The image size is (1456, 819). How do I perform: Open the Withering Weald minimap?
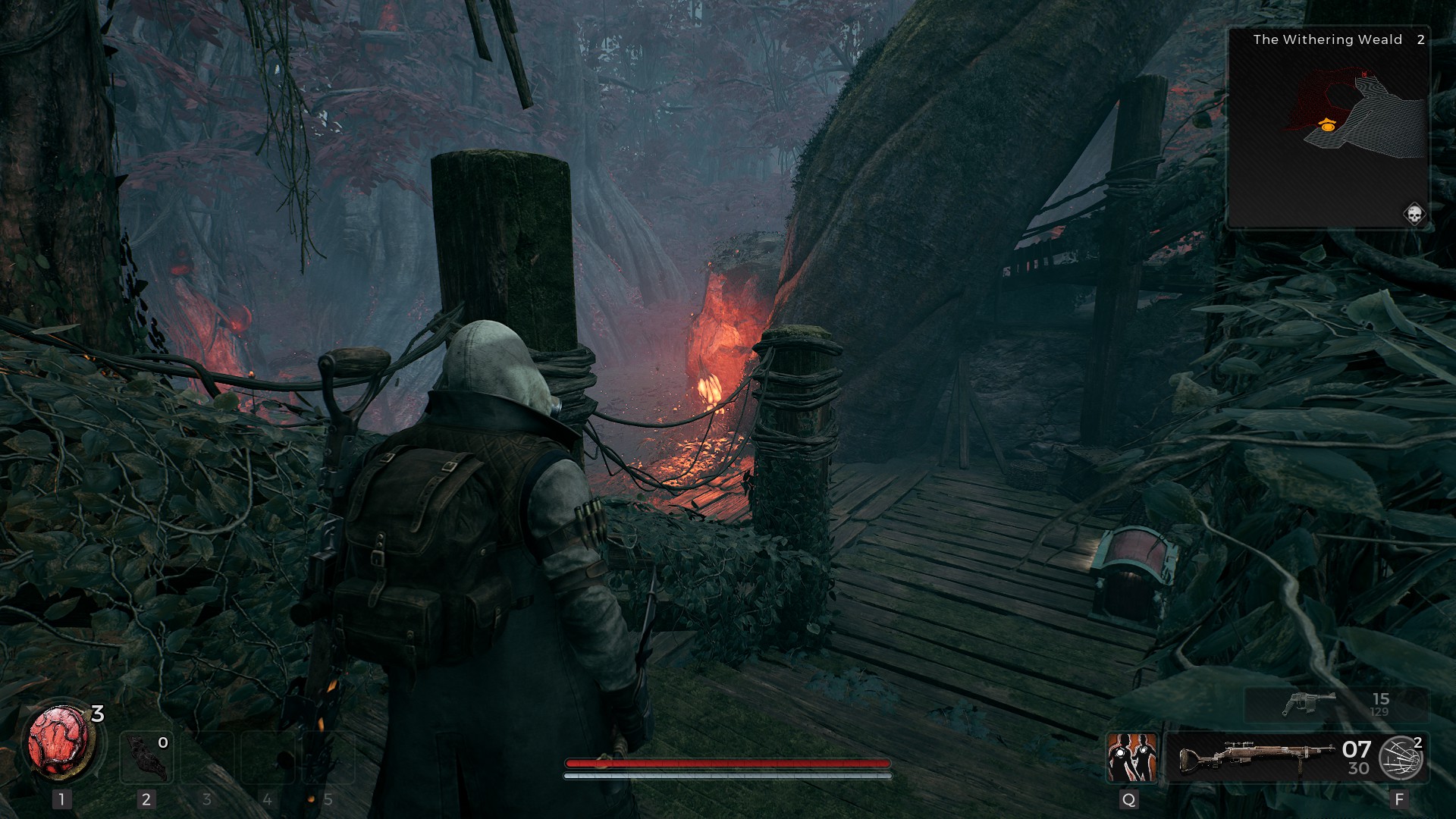(x=1328, y=127)
